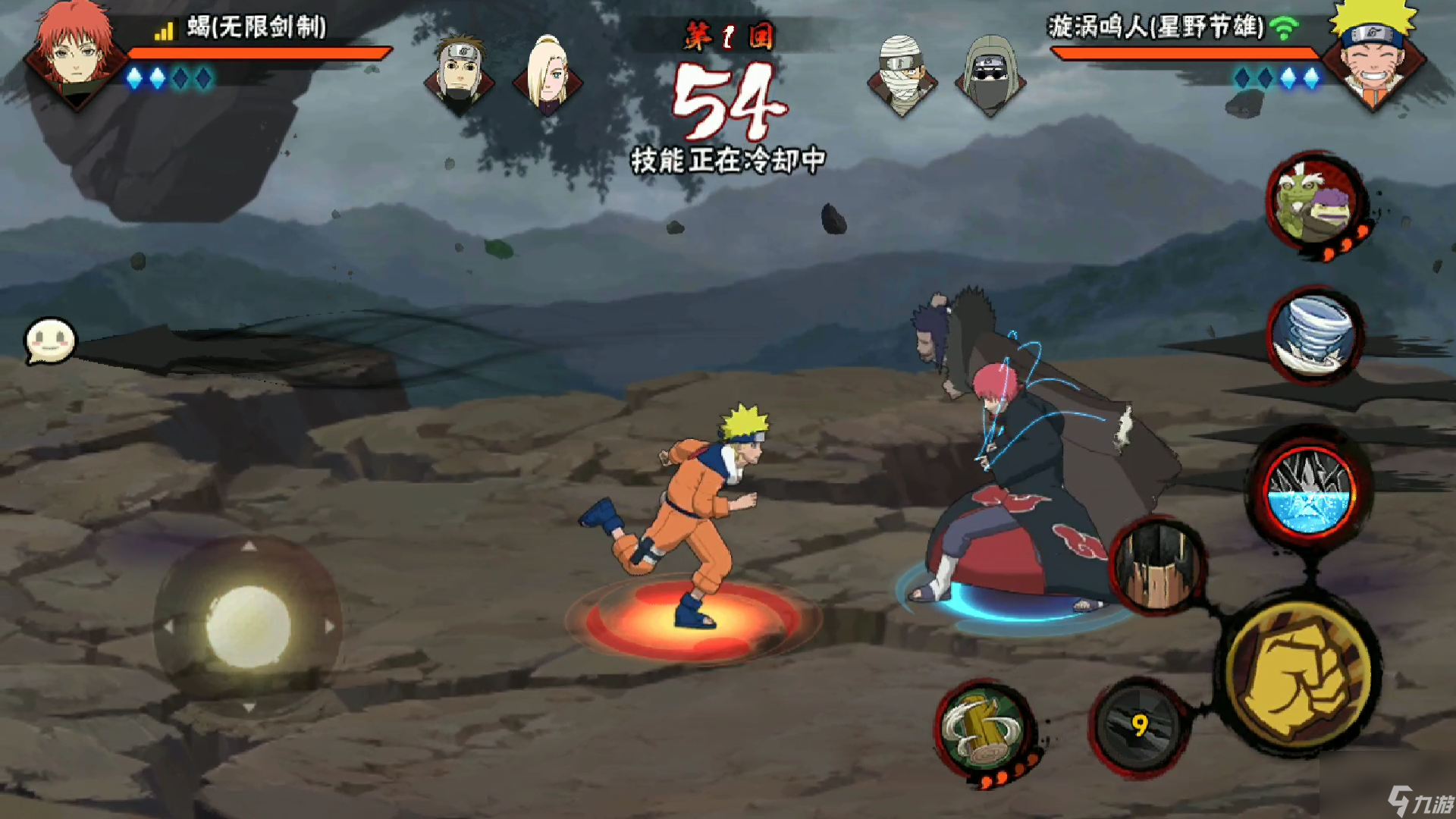This screenshot has height=819, width=1456.
Task: Open the chat emoji bubble
Action: [x=50, y=340]
